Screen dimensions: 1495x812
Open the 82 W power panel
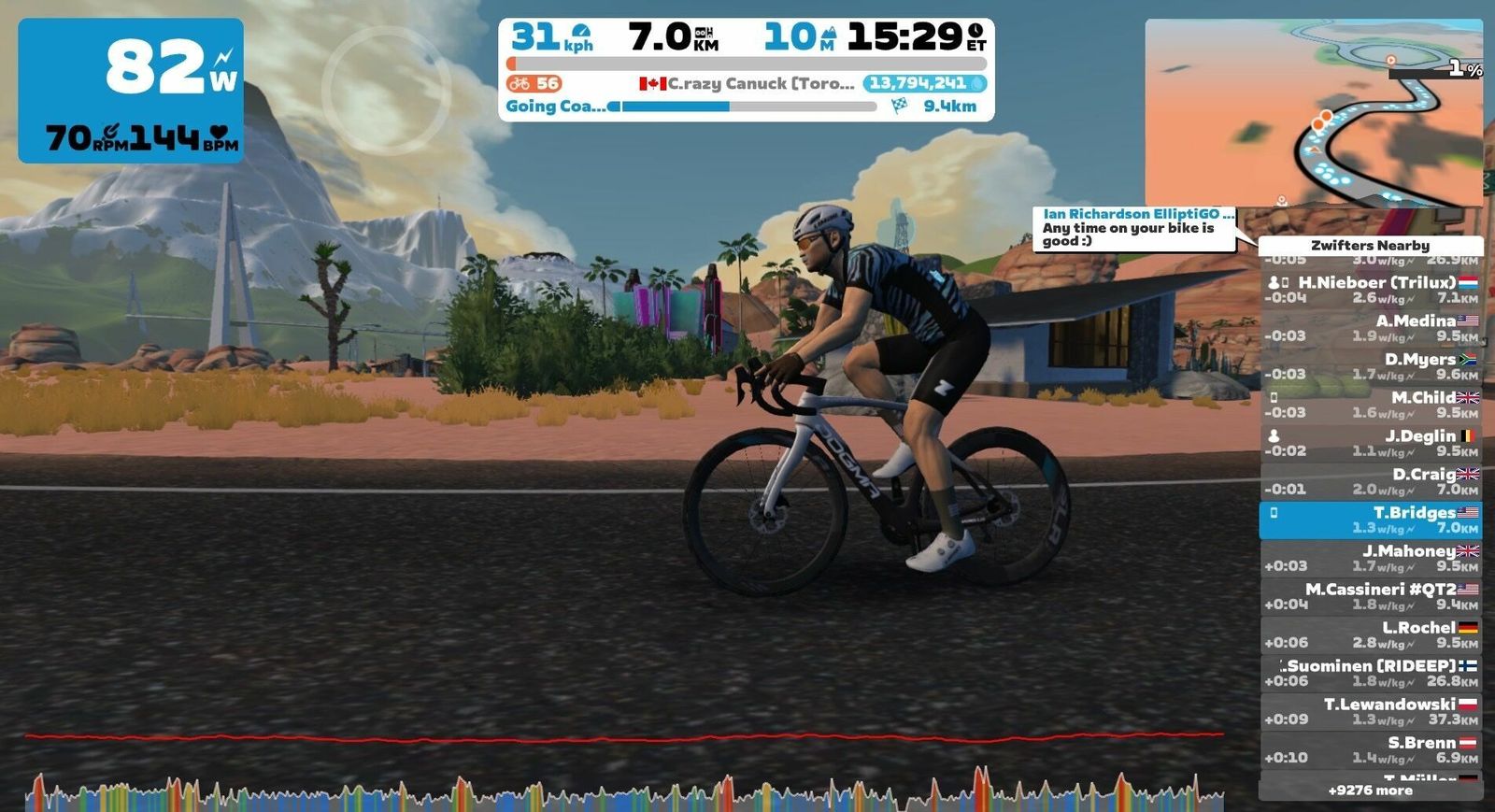pyautogui.click(x=131, y=91)
